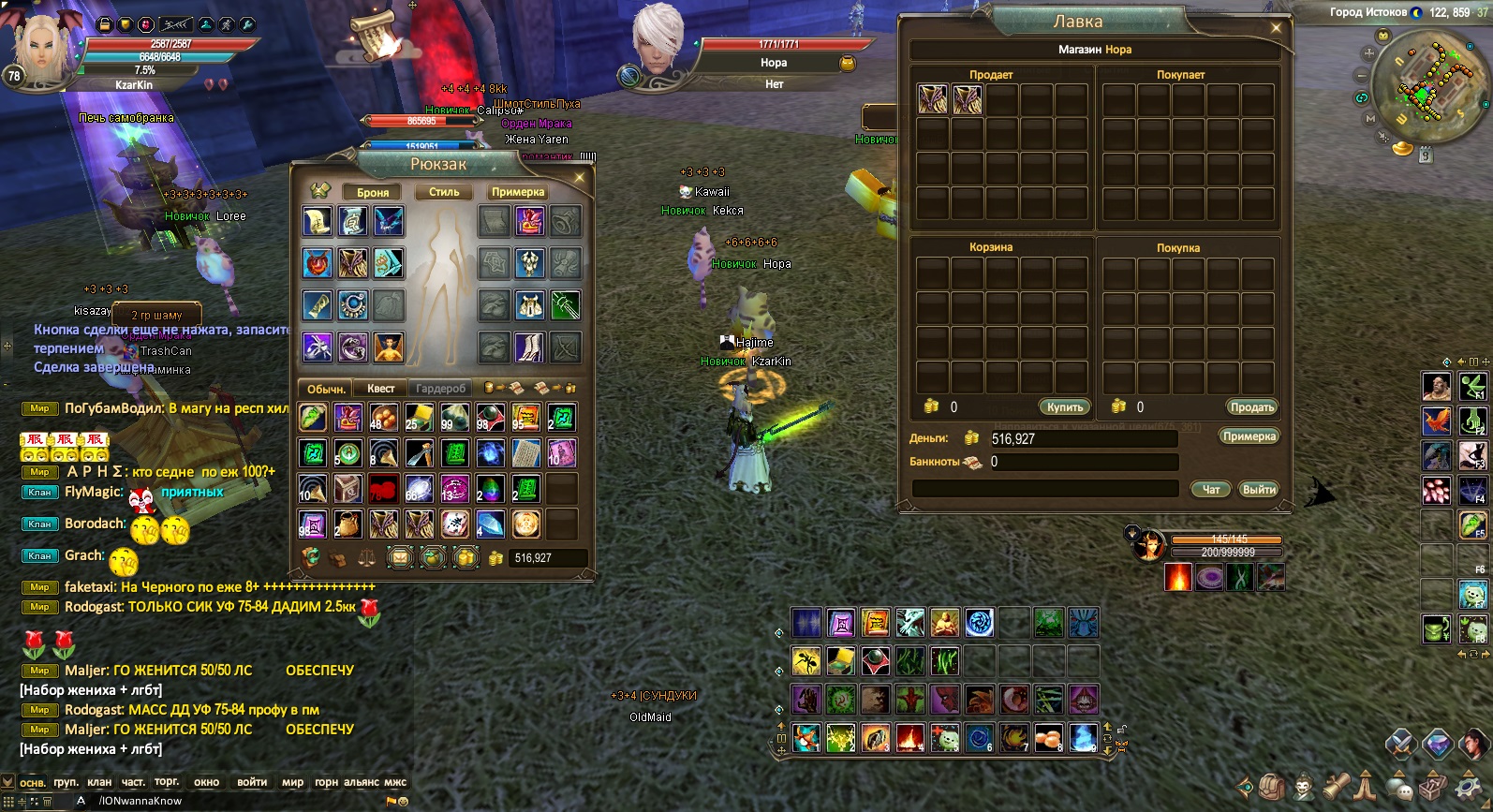Click the Продать button in the shop
This screenshot has height=812, width=1493.
coord(1252,407)
